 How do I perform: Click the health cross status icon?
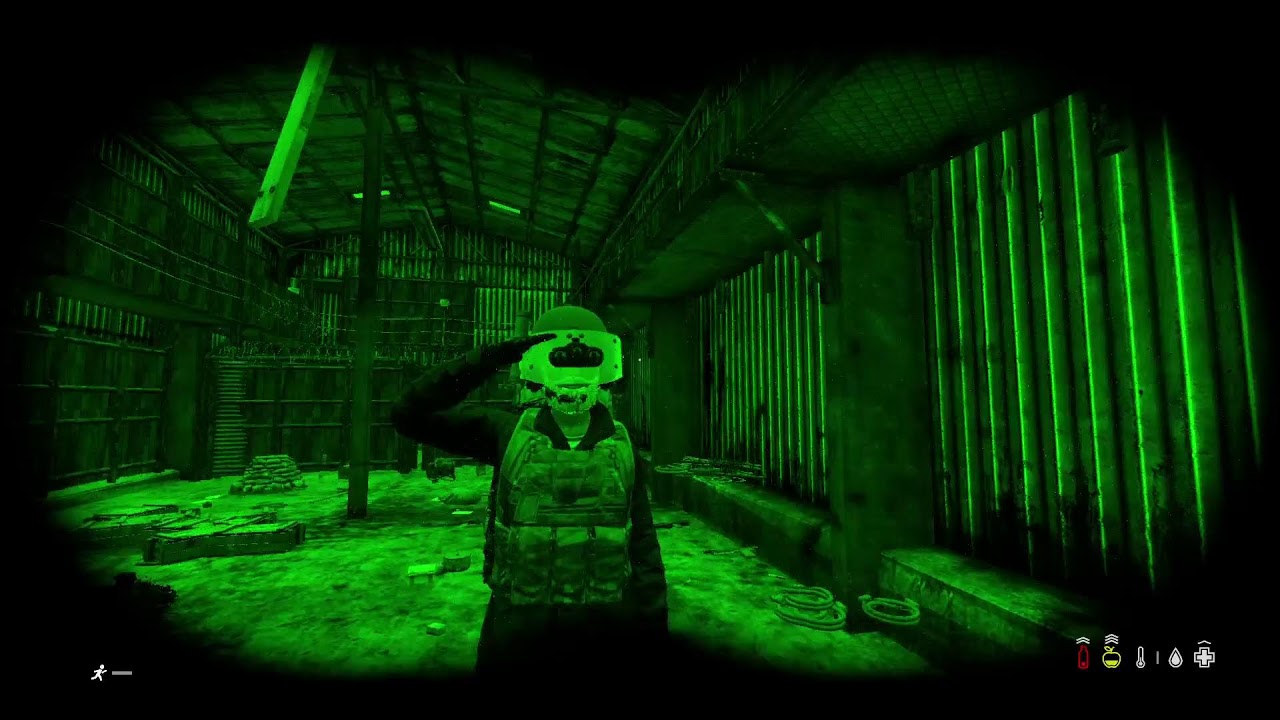1205,658
